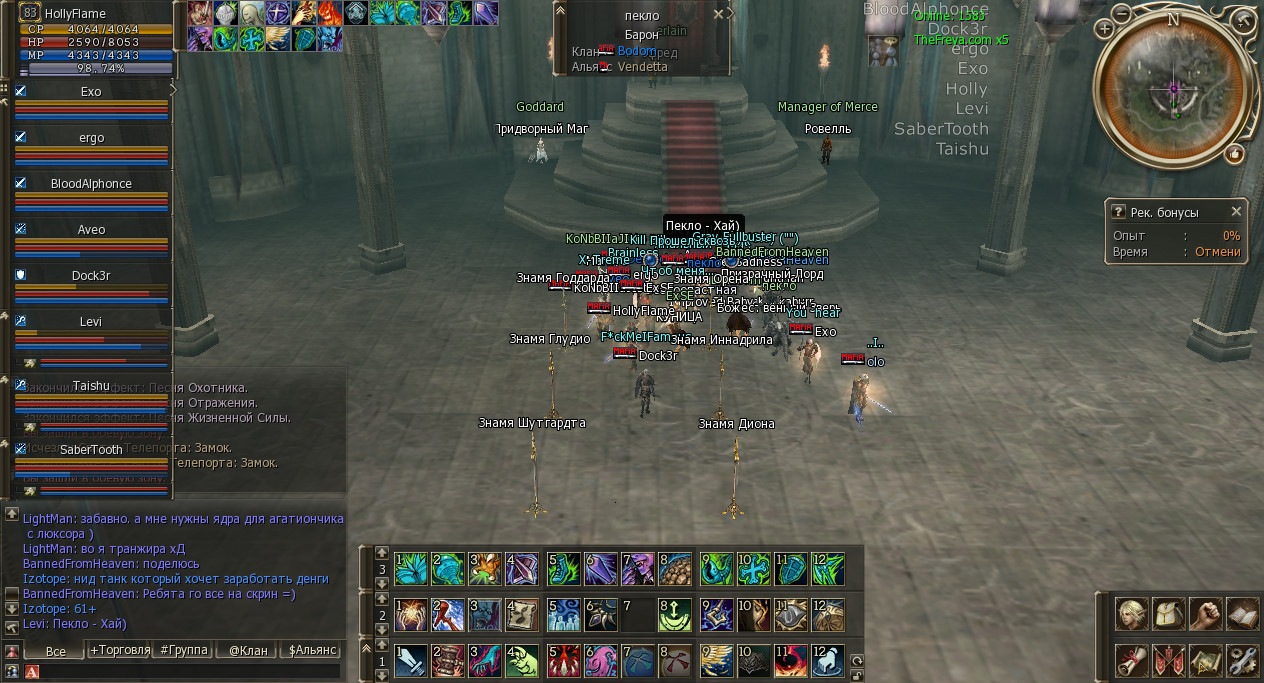Open the @Клан chat tab

click(x=248, y=650)
